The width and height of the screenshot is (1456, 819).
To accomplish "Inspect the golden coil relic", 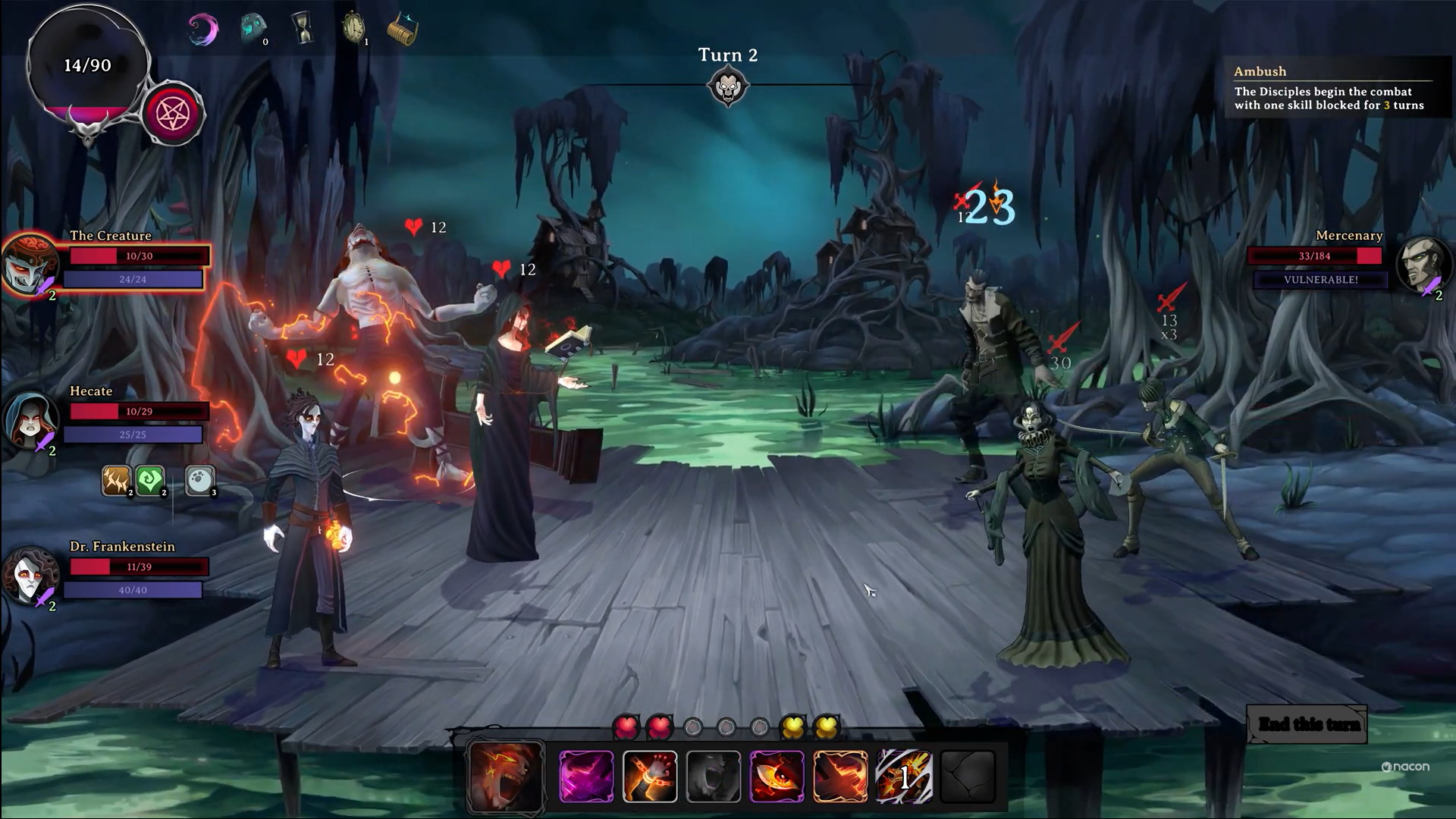I will click(x=402, y=30).
